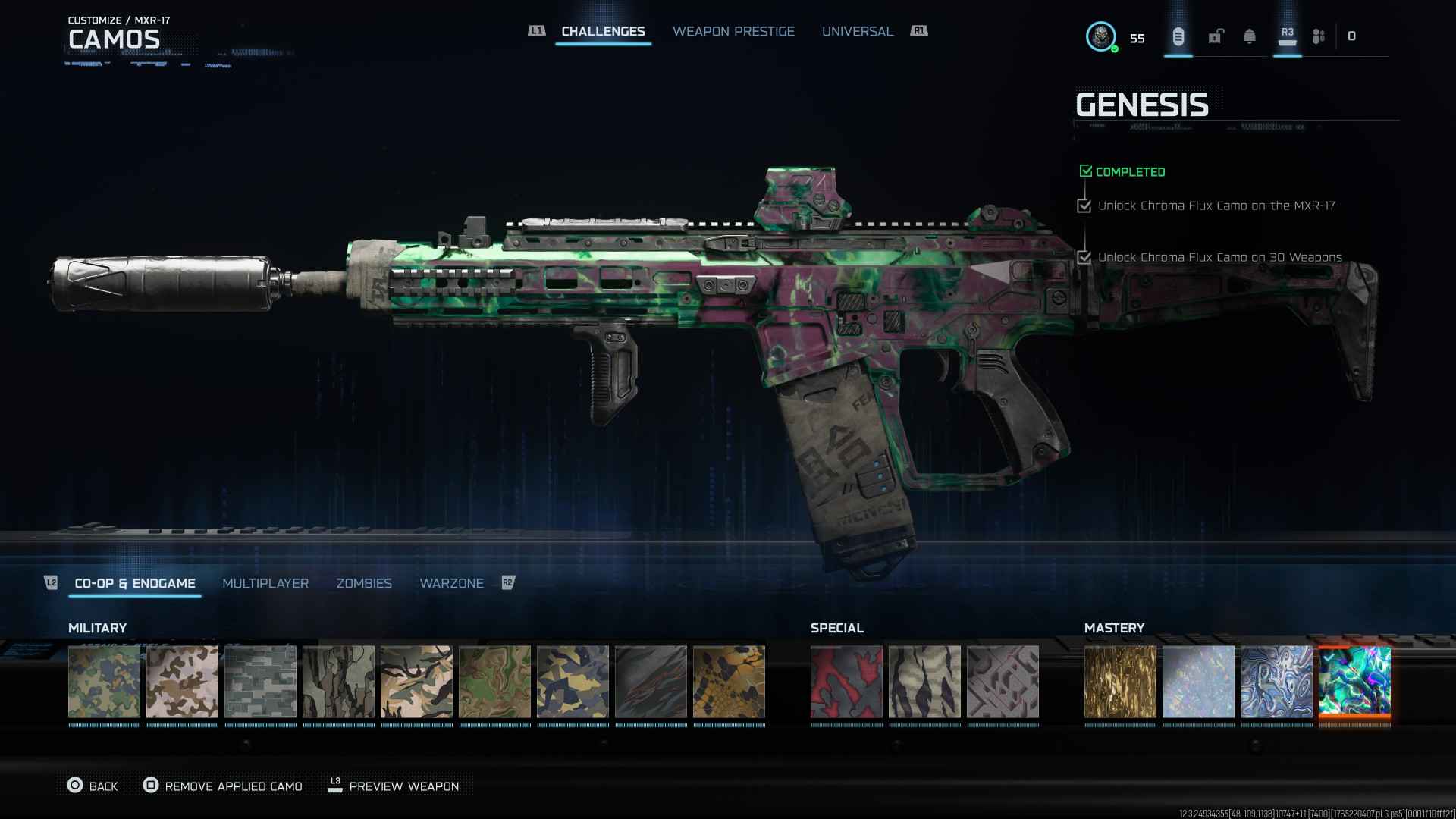Viewport: 1456px width, 819px height.
Task: Select the gray digital pixel camo
Action: coord(260,682)
